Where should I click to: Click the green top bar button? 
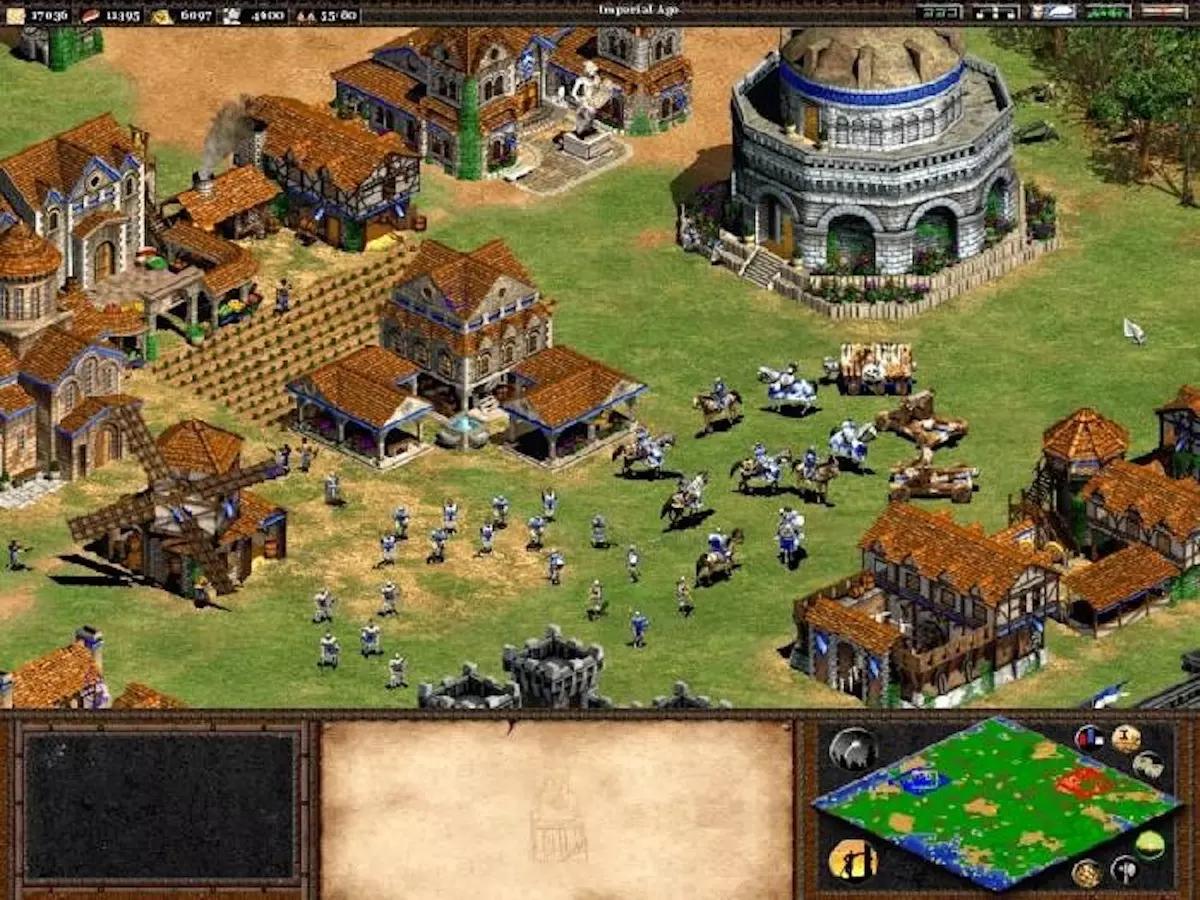1108,12
